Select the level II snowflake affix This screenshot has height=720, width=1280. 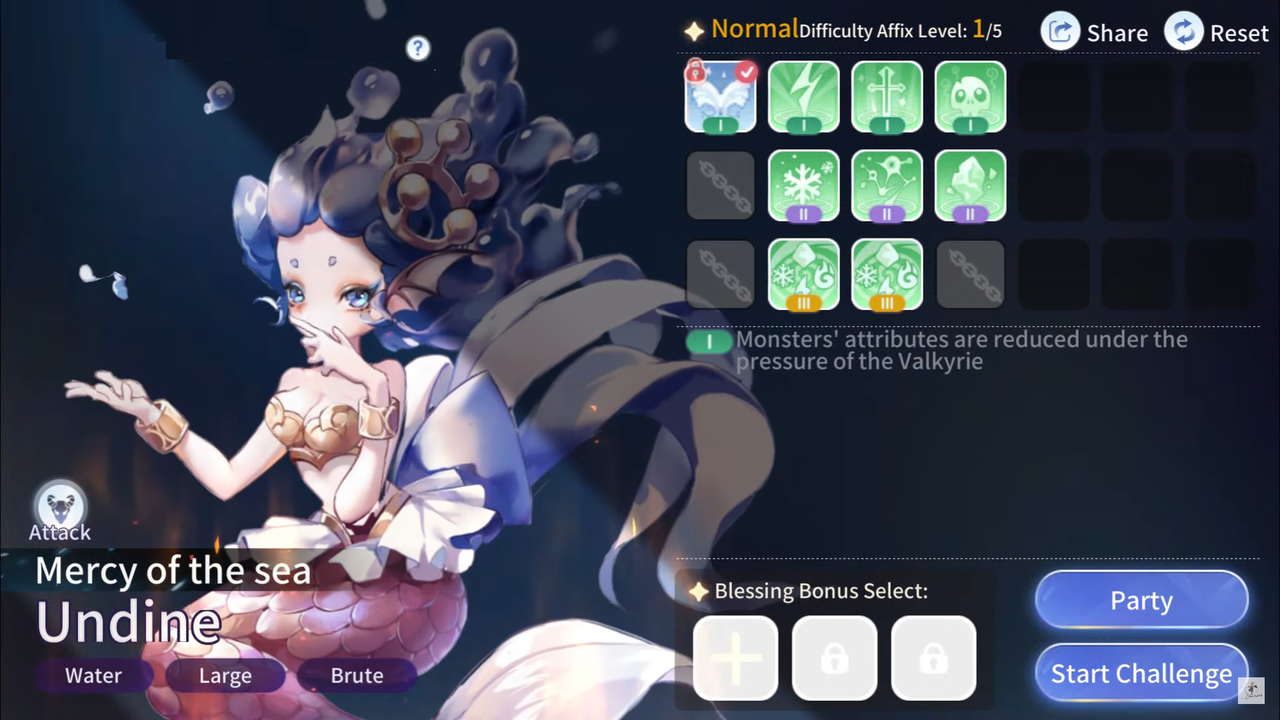point(804,185)
